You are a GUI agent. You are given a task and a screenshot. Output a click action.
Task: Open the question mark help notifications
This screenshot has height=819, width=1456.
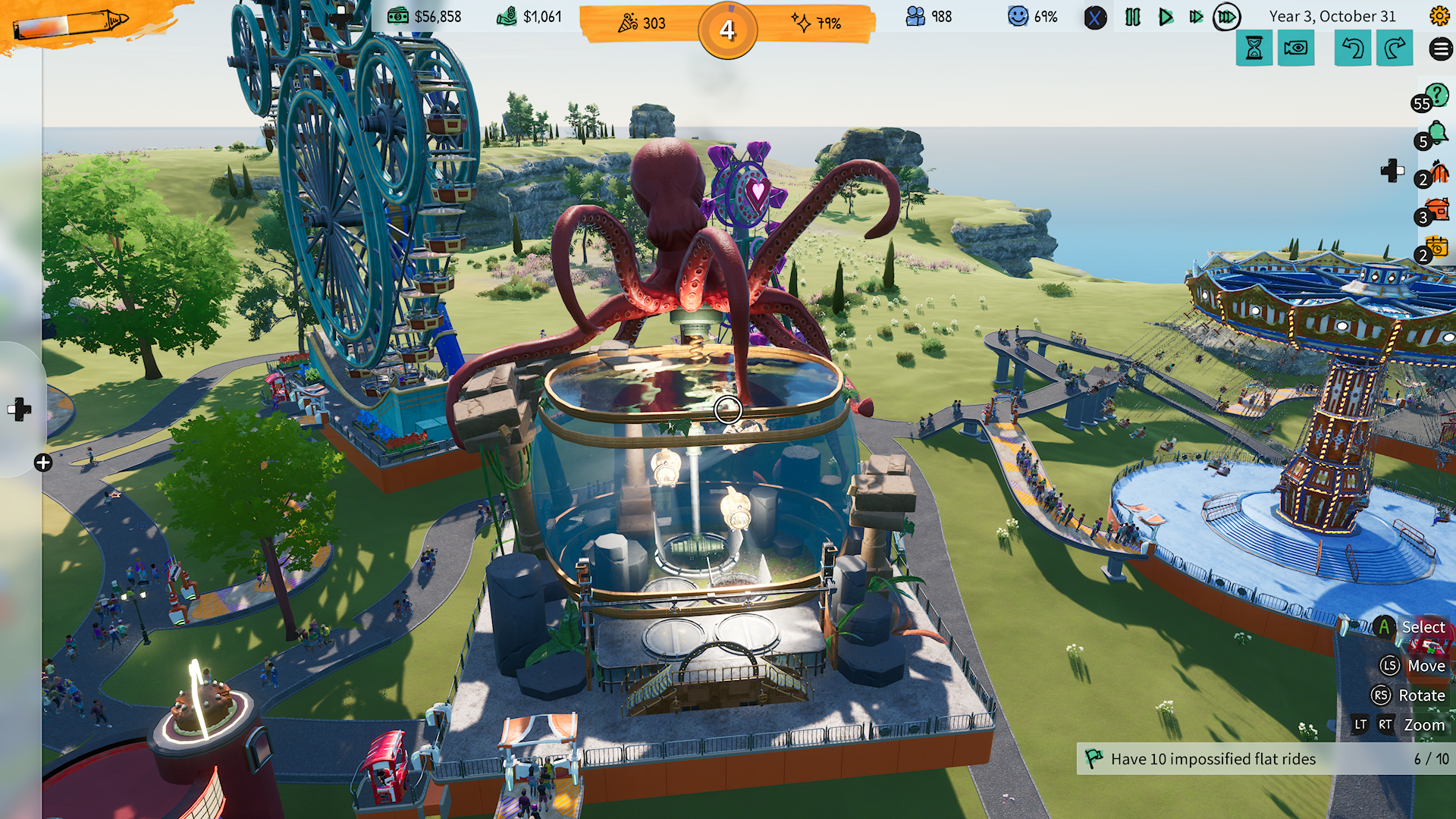coord(1435,96)
